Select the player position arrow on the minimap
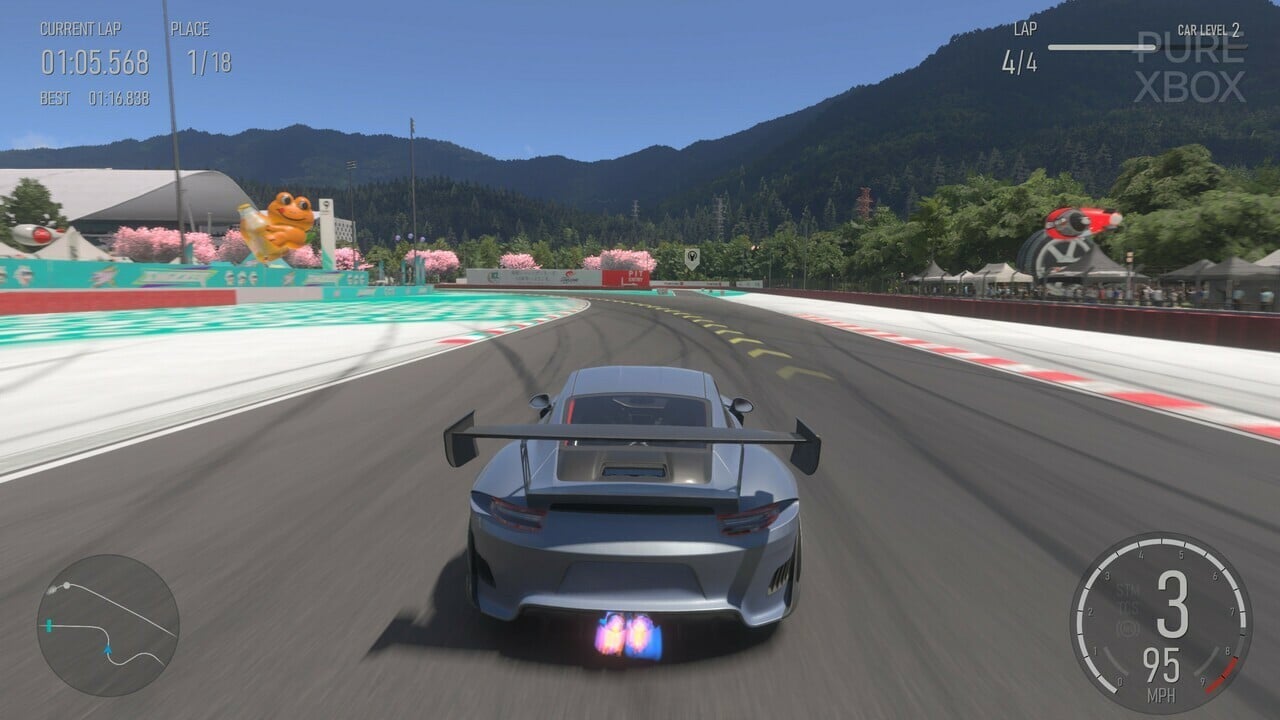Viewport: 1280px width, 720px height. pyautogui.click(x=107, y=650)
